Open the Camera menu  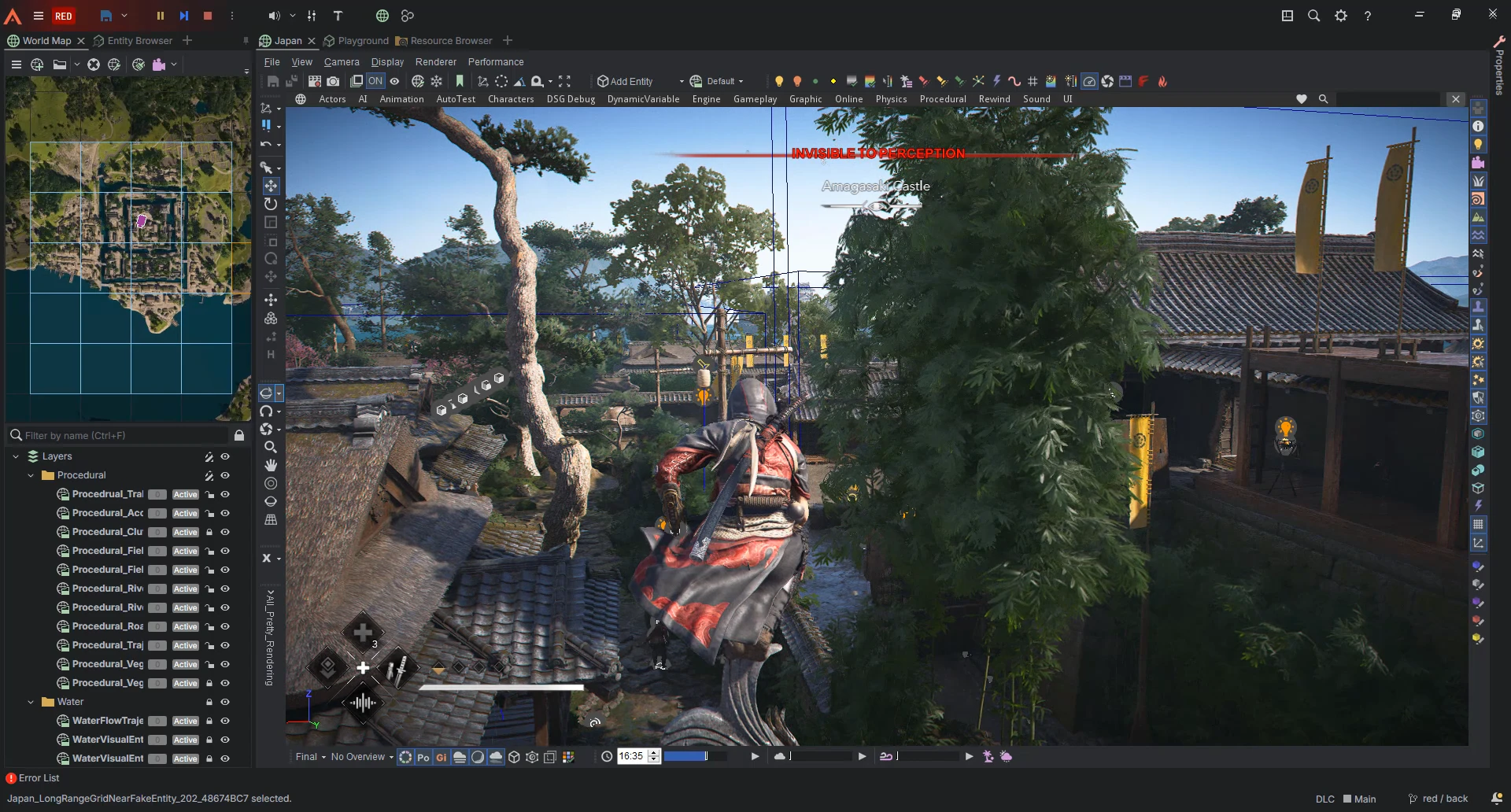click(342, 62)
